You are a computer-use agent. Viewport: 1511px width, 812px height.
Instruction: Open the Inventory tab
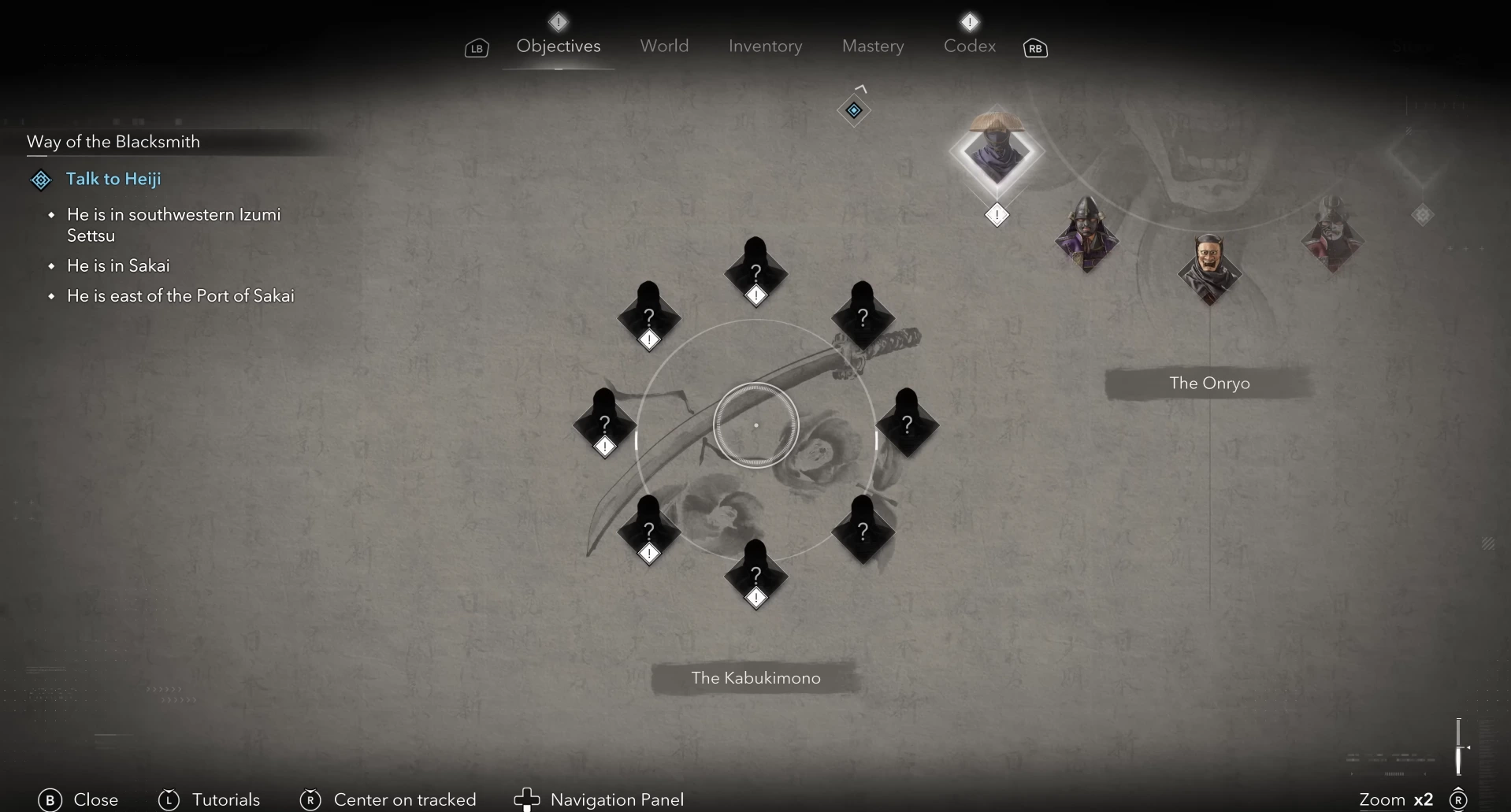[765, 46]
